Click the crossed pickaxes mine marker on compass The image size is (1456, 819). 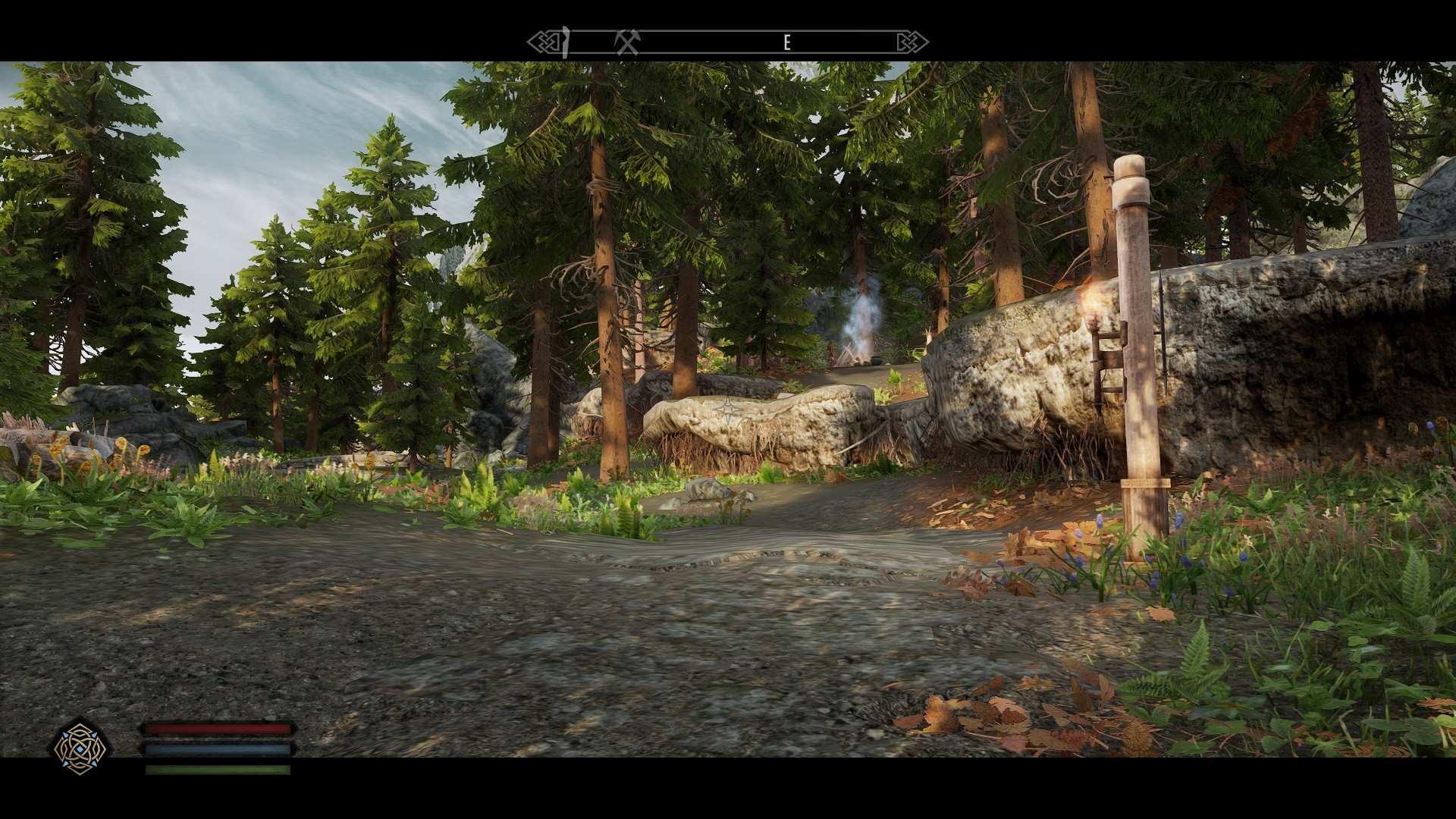click(627, 42)
